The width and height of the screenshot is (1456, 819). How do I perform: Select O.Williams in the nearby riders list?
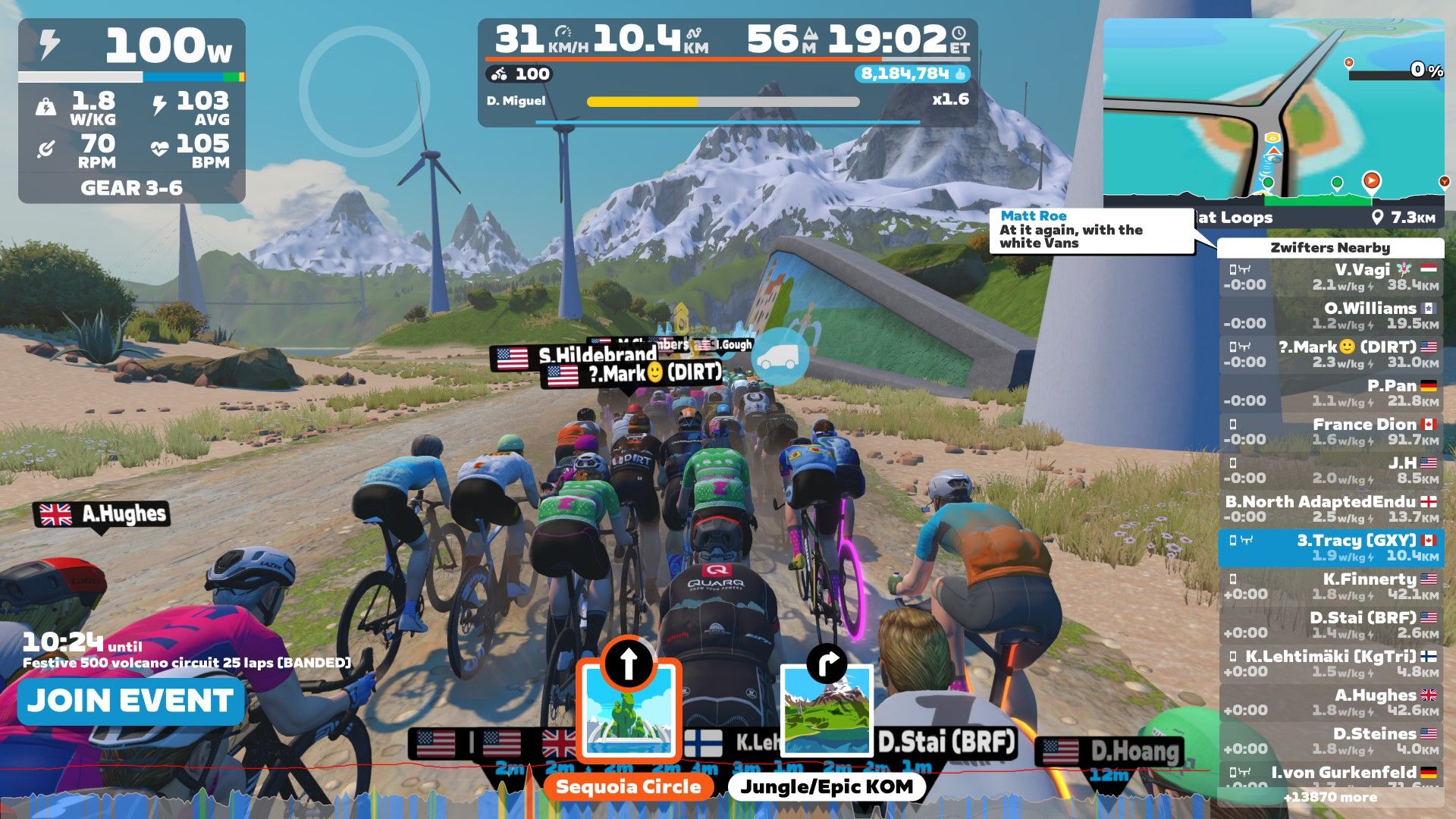point(1331,315)
